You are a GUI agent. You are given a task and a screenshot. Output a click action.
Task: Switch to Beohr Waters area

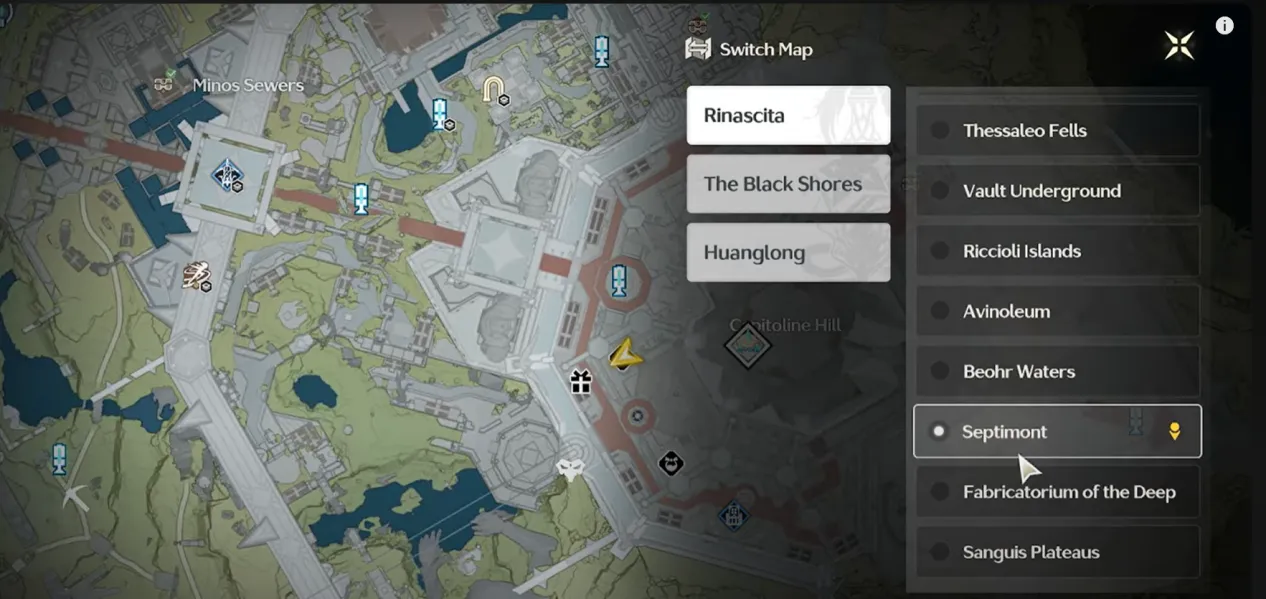pos(1057,371)
